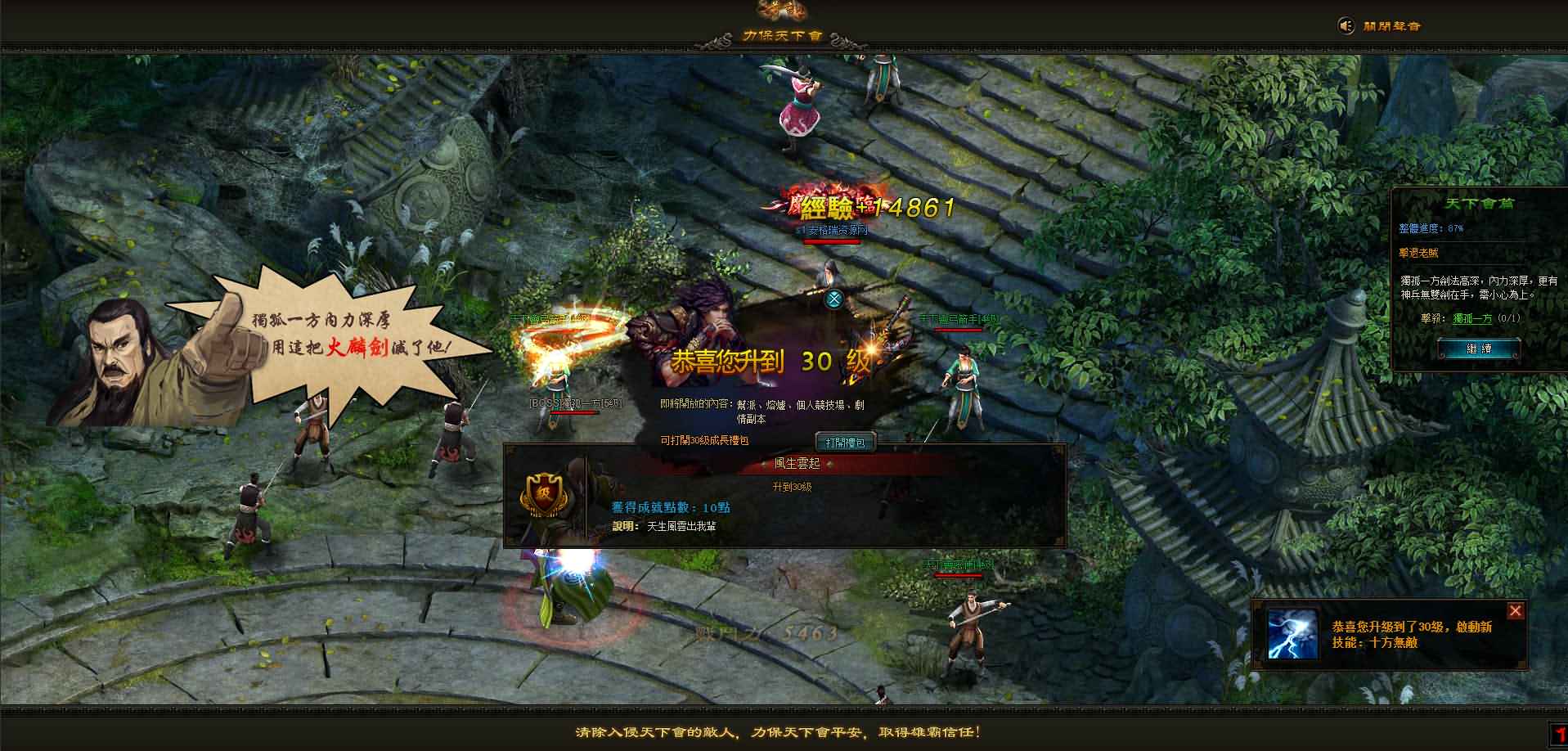
Task: Select the 十方無敵 lightning skill icon
Action: (1292, 634)
